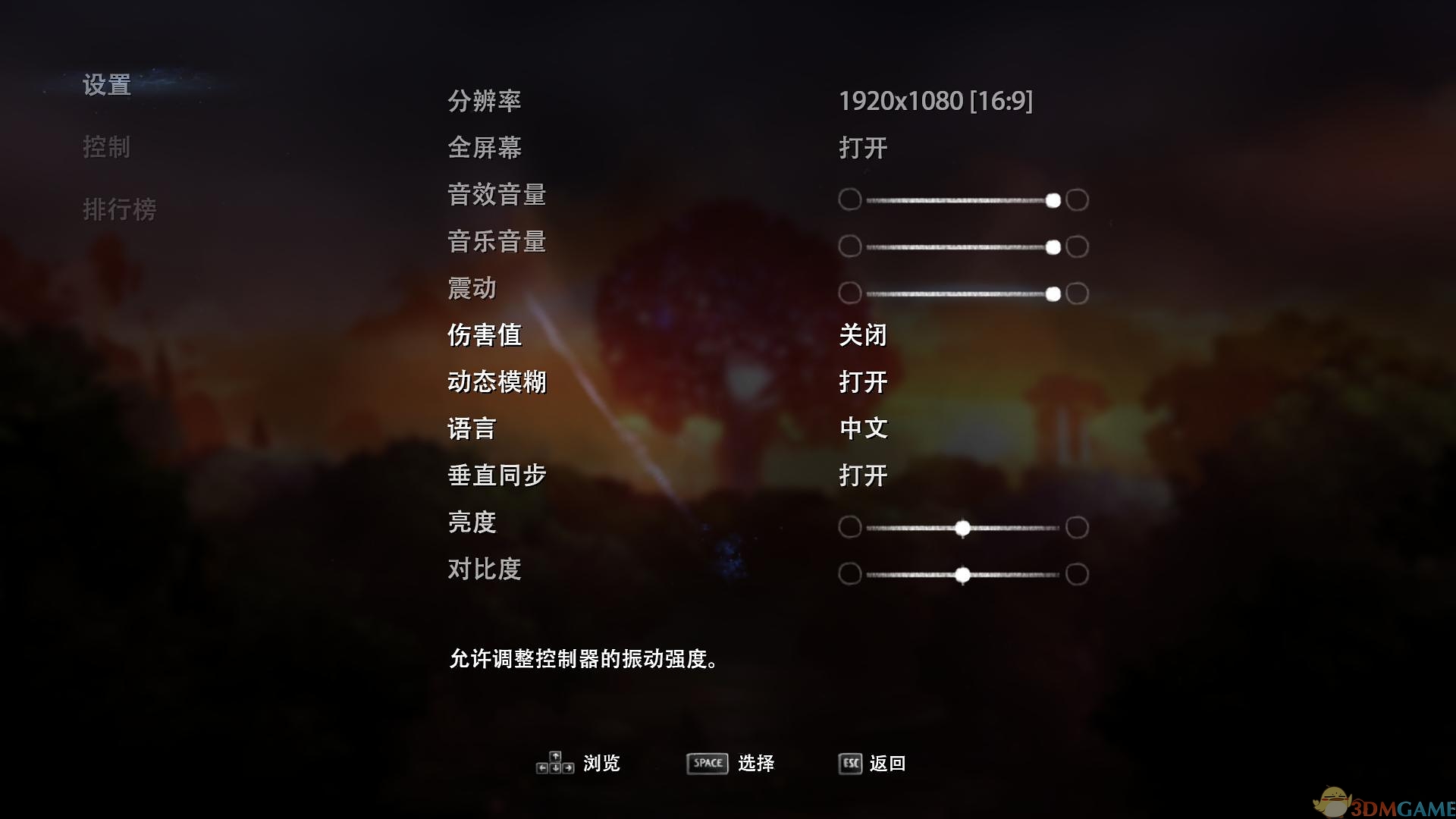Select the 设置 settings tab
Image resolution: width=1456 pixels, height=819 pixels.
pos(107,86)
